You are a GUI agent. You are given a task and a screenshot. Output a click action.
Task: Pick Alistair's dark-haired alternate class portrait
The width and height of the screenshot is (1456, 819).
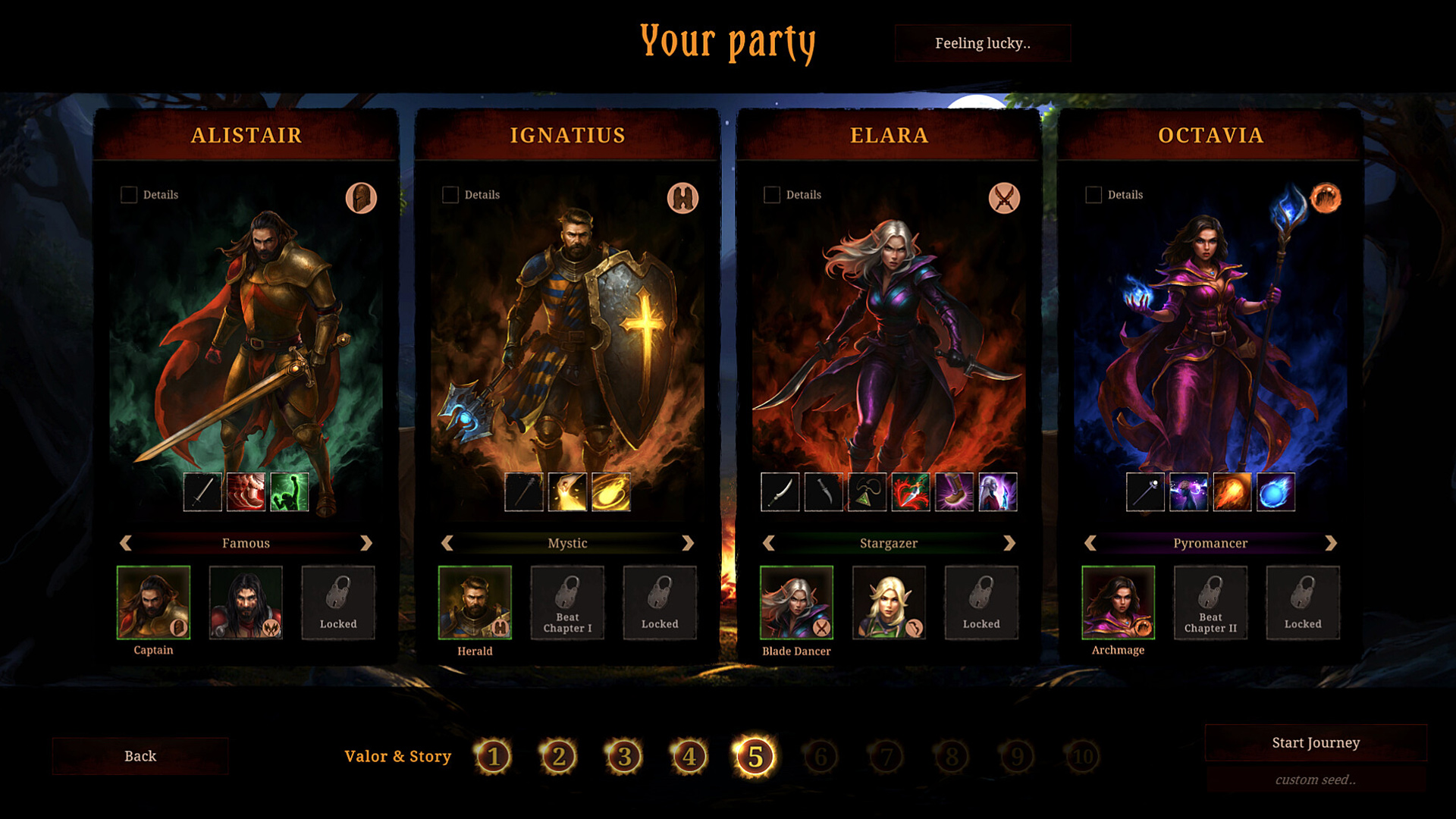(x=246, y=602)
